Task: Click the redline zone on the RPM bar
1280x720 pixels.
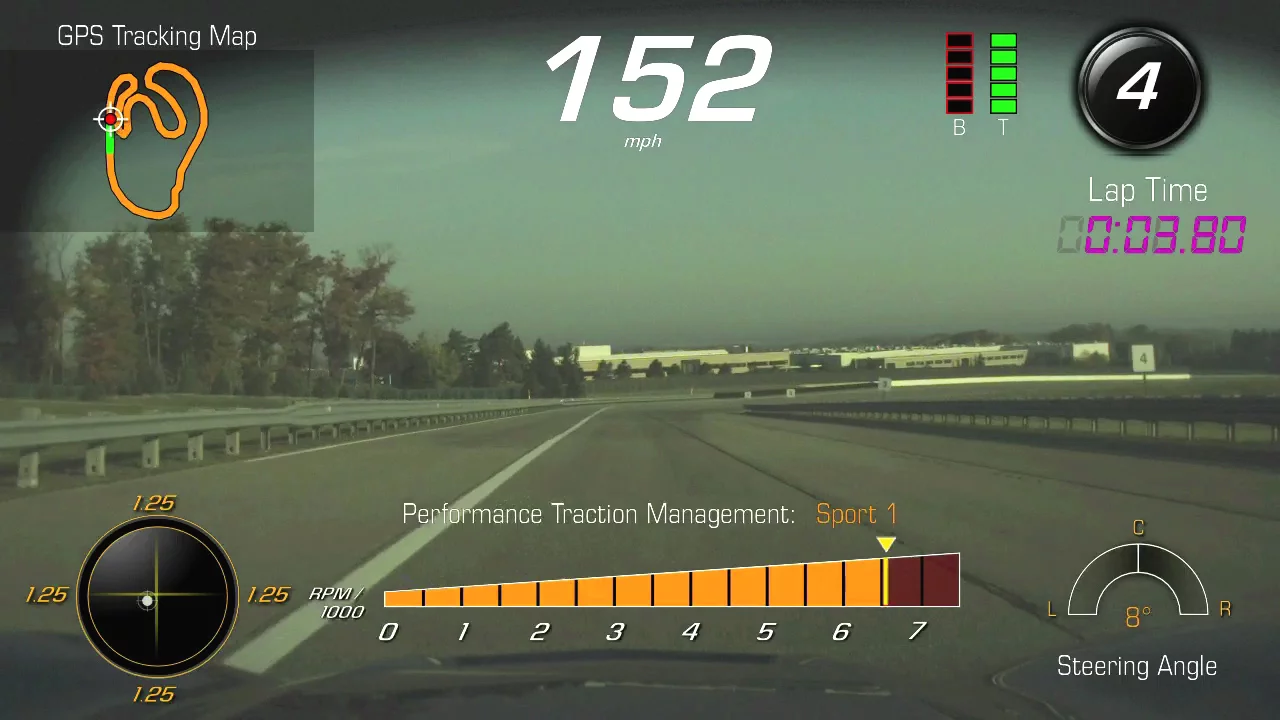Action: tap(922, 580)
